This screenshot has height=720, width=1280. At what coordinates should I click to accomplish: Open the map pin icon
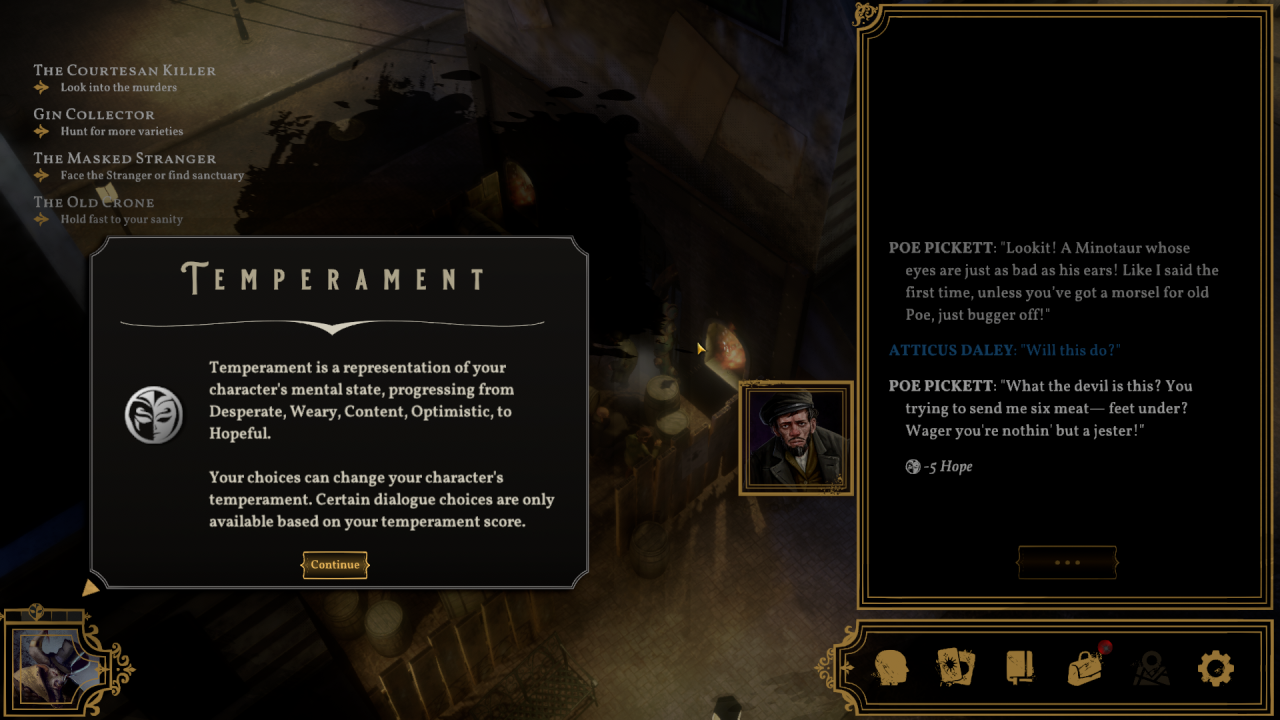[x=1151, y=667]
